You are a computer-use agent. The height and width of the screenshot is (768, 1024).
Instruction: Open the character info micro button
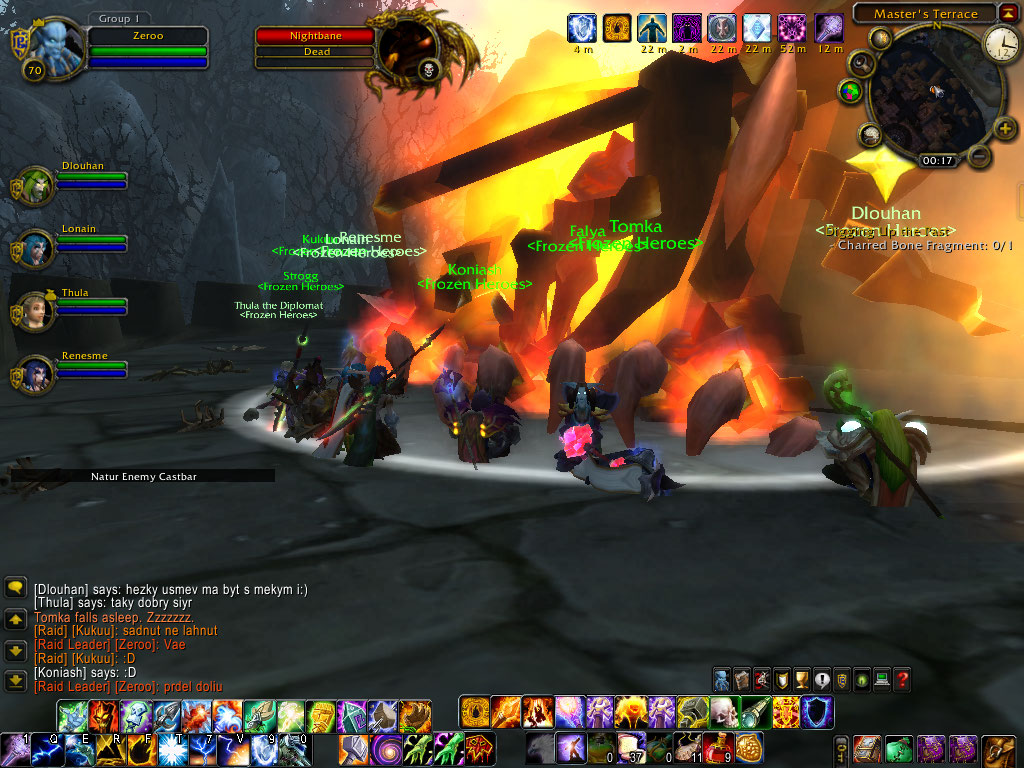722,680
